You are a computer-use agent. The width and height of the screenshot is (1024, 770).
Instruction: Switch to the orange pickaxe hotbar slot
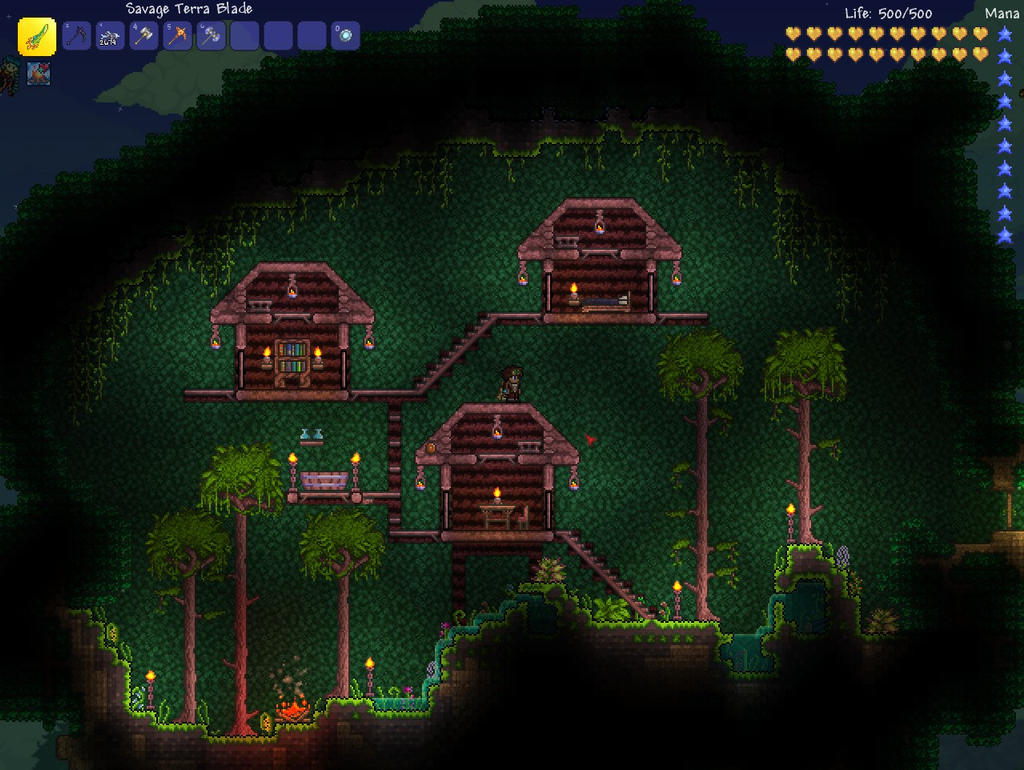(x=177, y=36)
